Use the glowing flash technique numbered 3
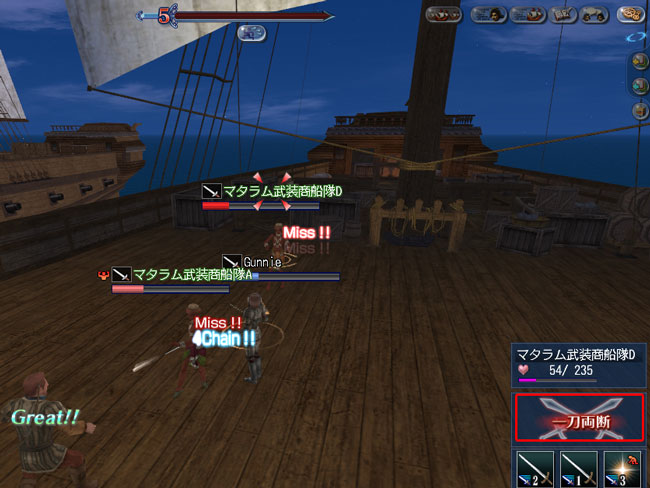Screen dimensions: 650x488 pyautogui.click(x=622, y=468)
